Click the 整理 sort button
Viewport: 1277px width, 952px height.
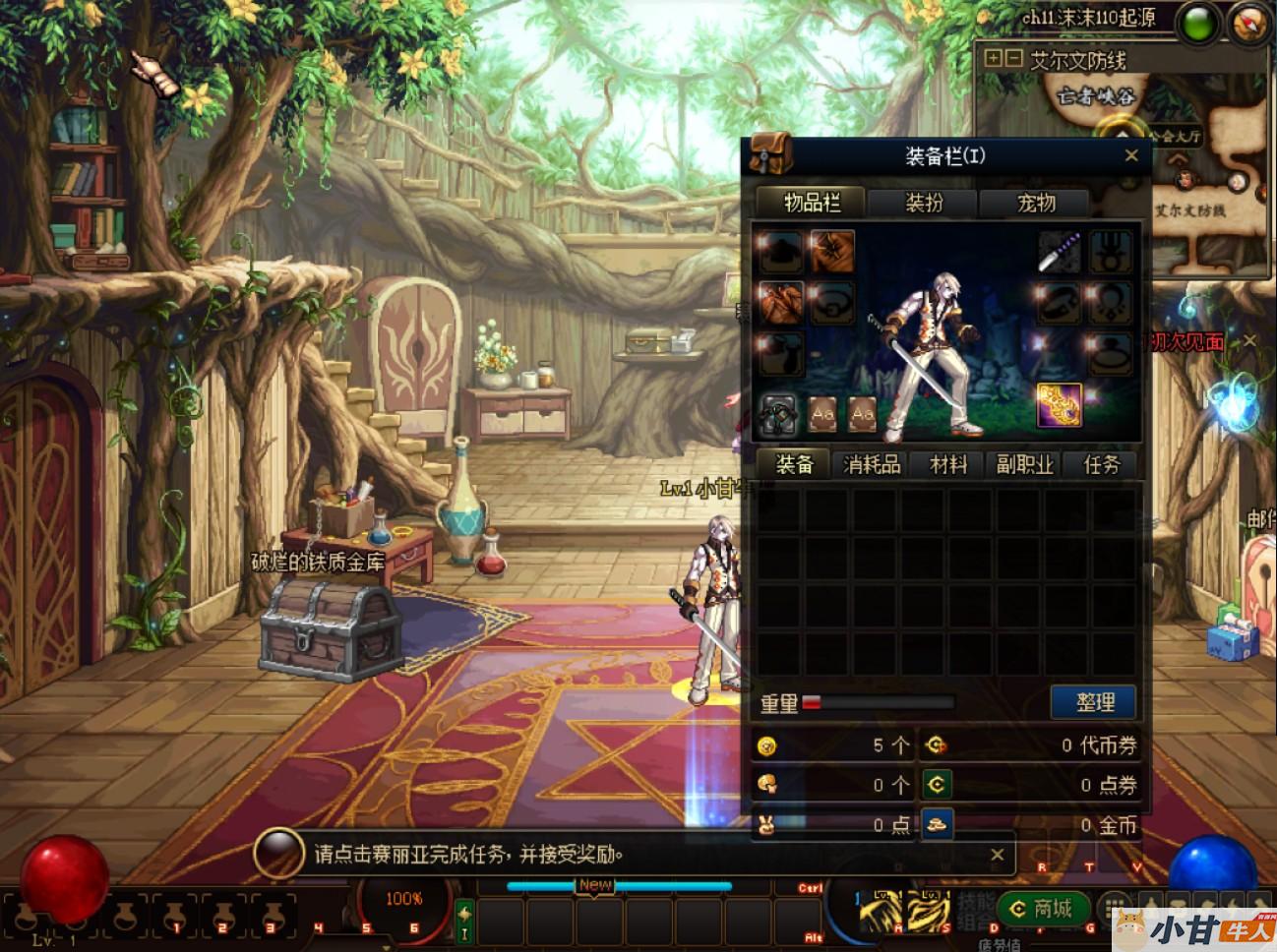point(1094,701)
